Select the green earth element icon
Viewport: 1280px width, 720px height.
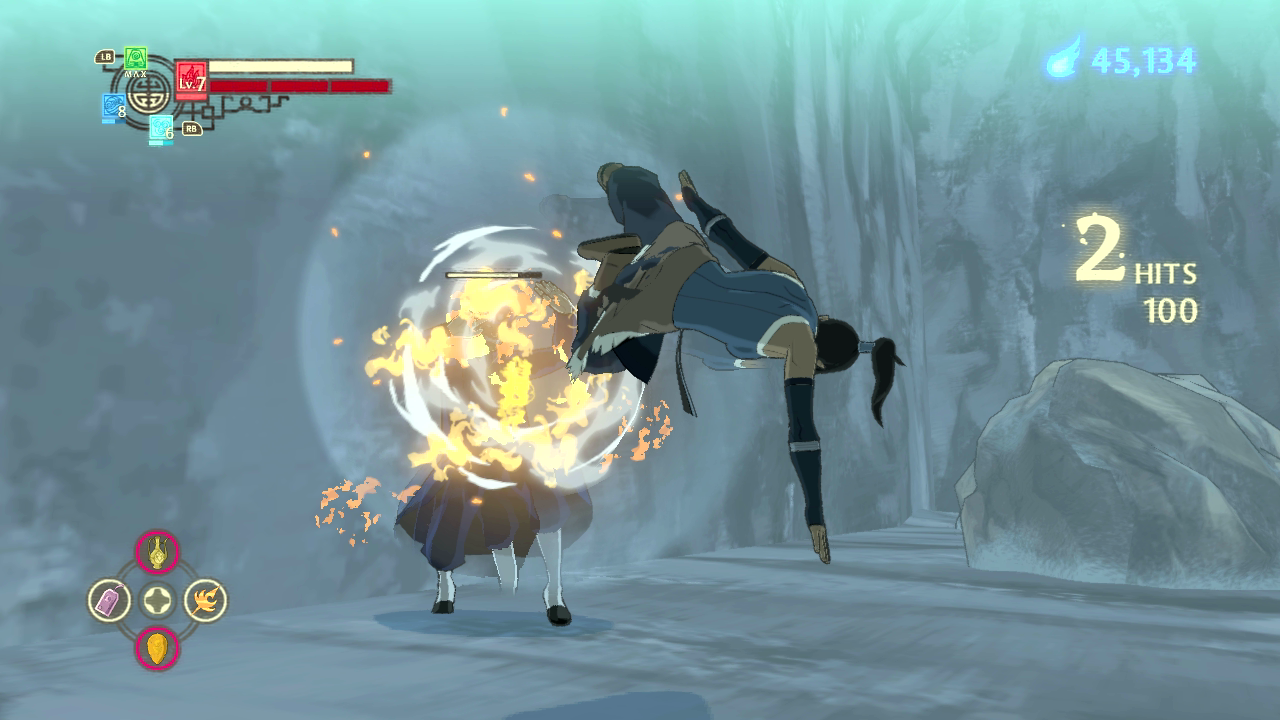[136, 57]
